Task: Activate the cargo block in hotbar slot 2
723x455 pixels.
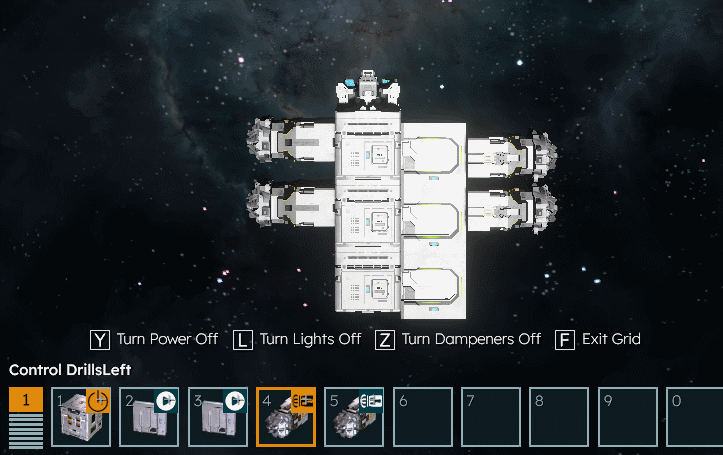Action: [149, 417]
